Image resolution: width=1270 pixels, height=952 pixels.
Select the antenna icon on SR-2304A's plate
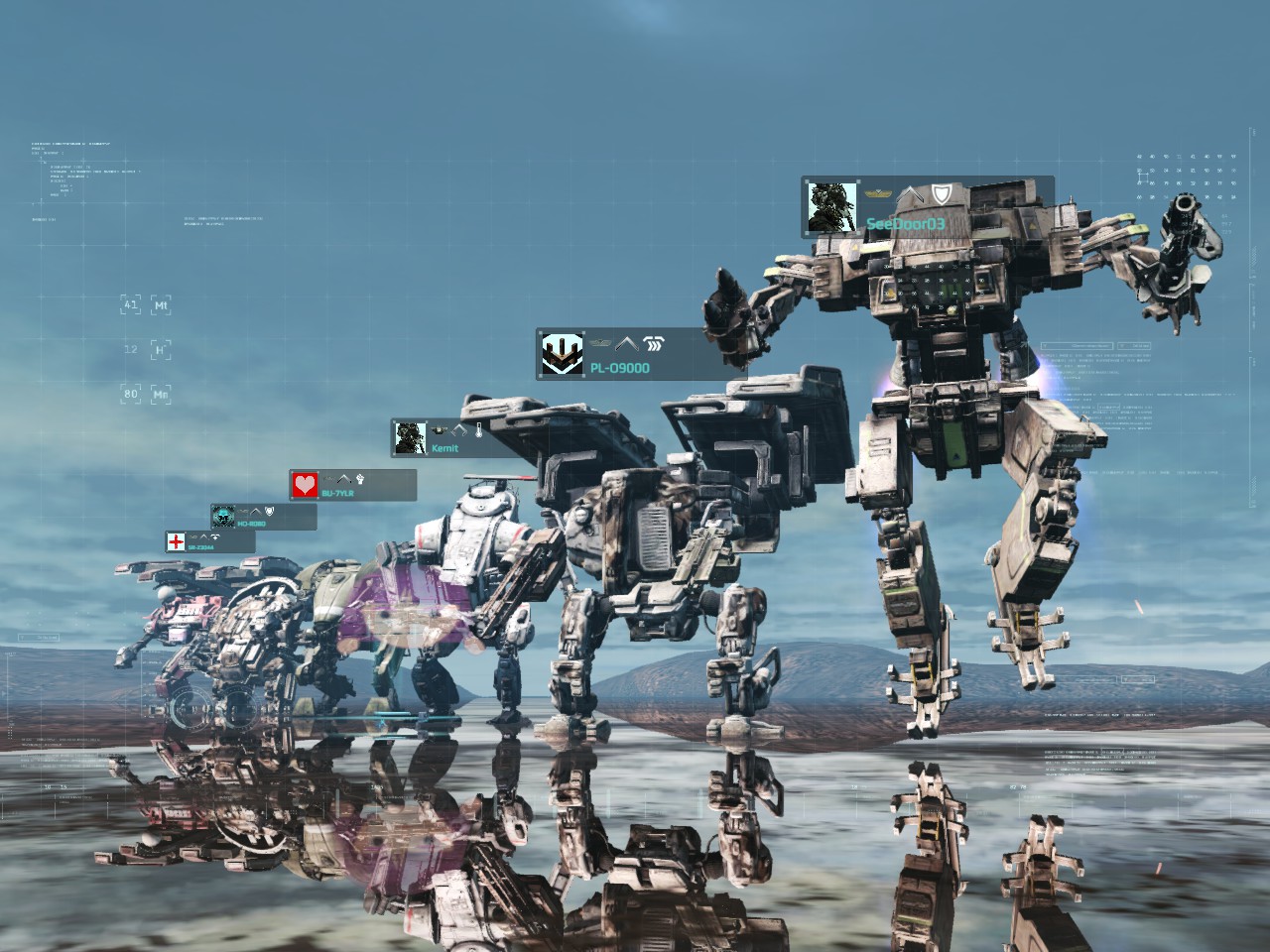click(215, 536)
